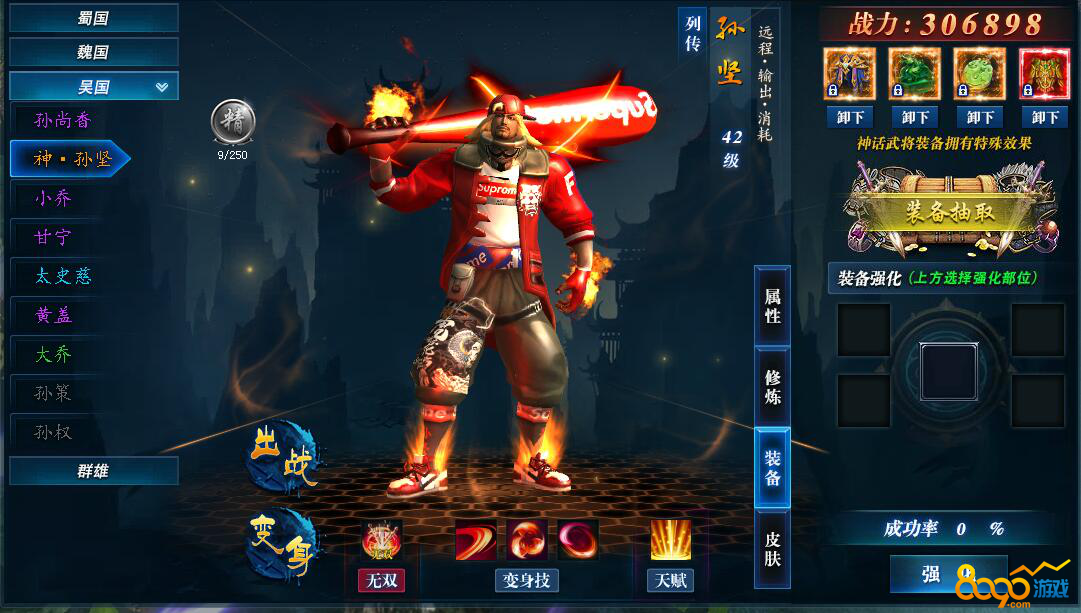
Task: Expand the 蜀国 faction list
Action: pyautogui.click(x=93, y=18)
